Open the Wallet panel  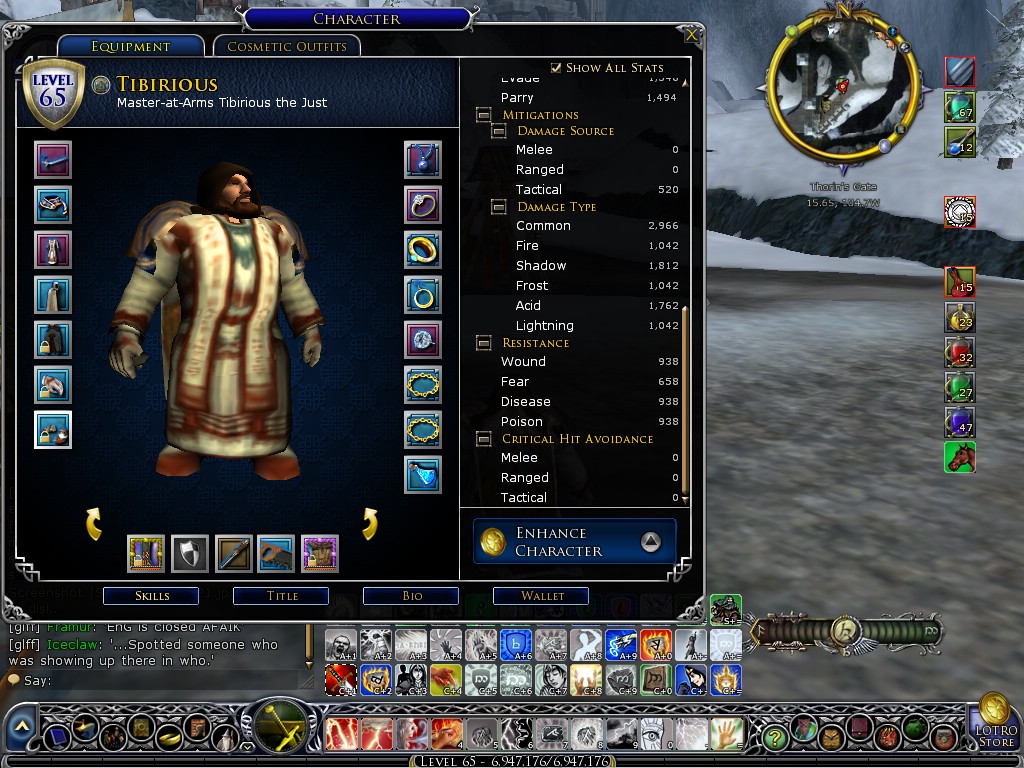[542, 596]
